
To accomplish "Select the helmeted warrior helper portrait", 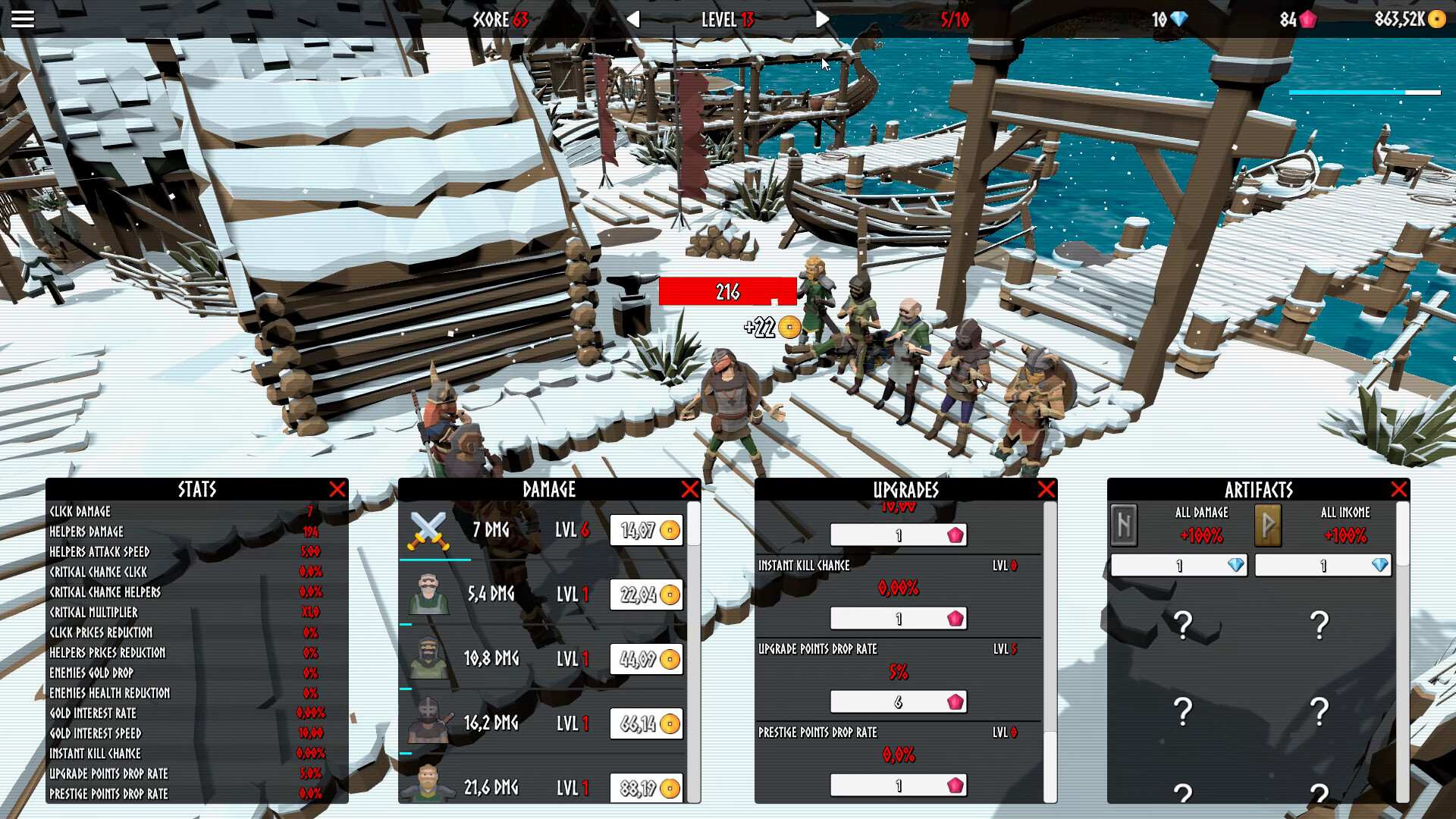I will pos(429,723).
